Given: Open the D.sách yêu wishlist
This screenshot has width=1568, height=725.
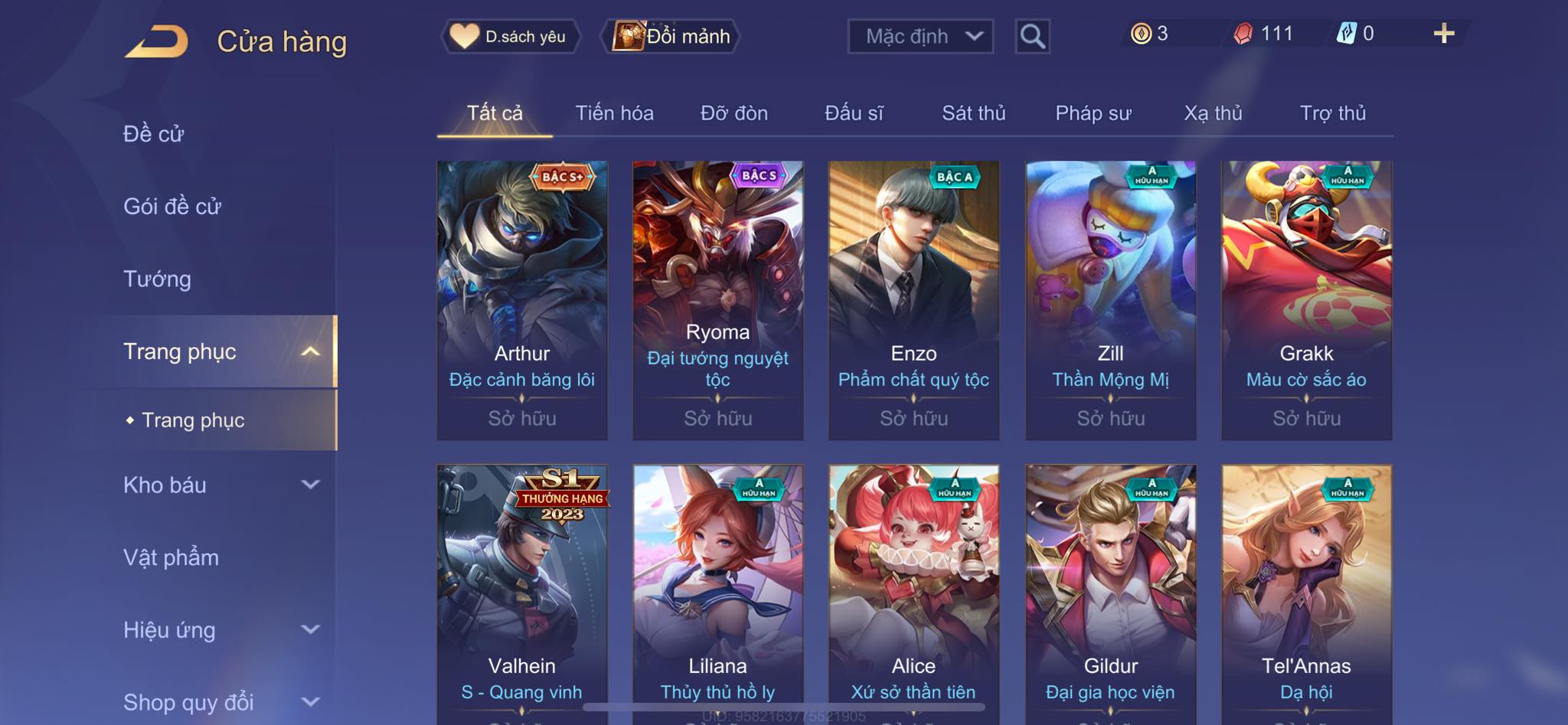Looking at the screenshot, I should point(510,36).
